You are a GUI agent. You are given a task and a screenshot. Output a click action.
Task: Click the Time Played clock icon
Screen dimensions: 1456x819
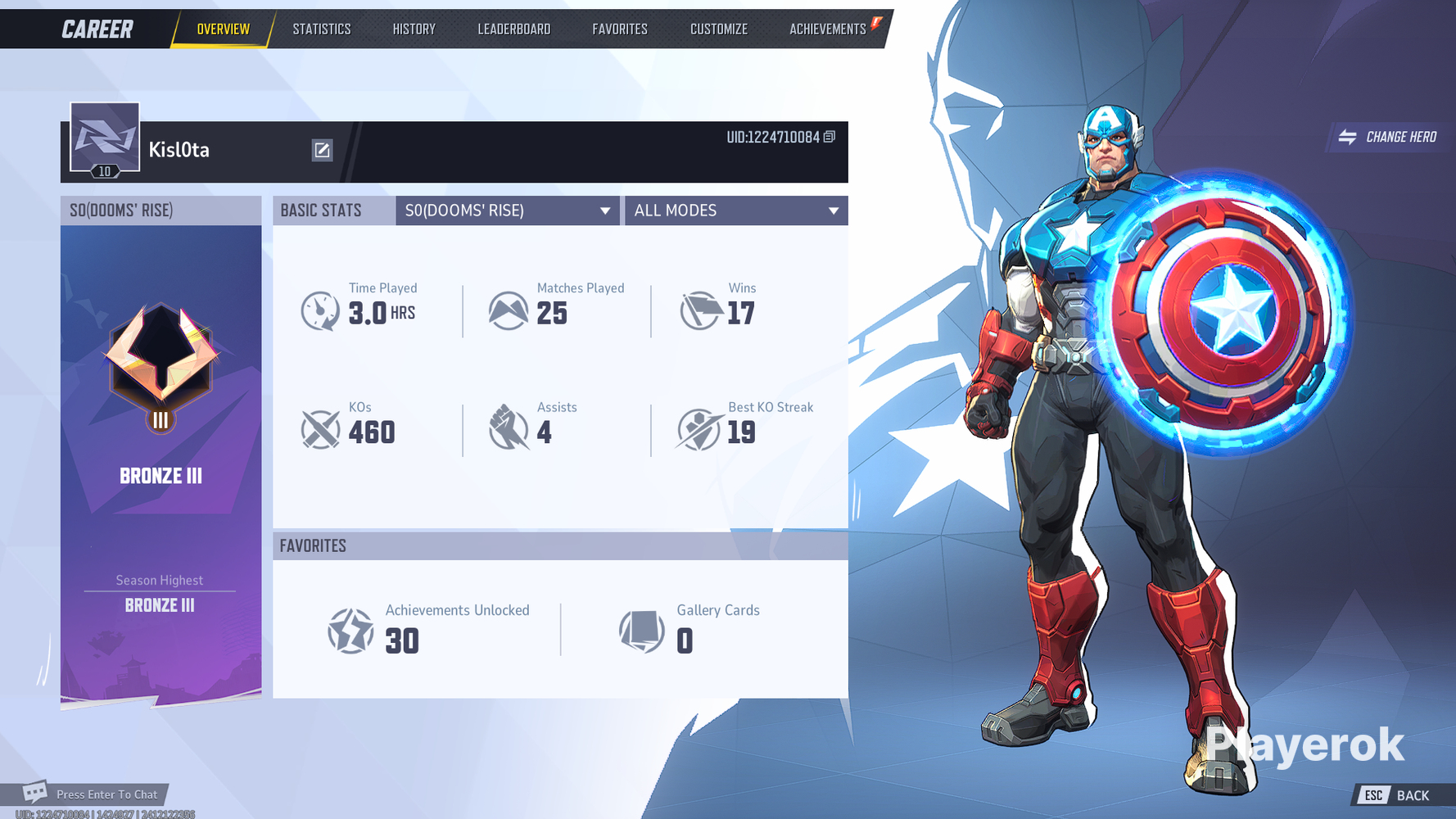[319, 310]
